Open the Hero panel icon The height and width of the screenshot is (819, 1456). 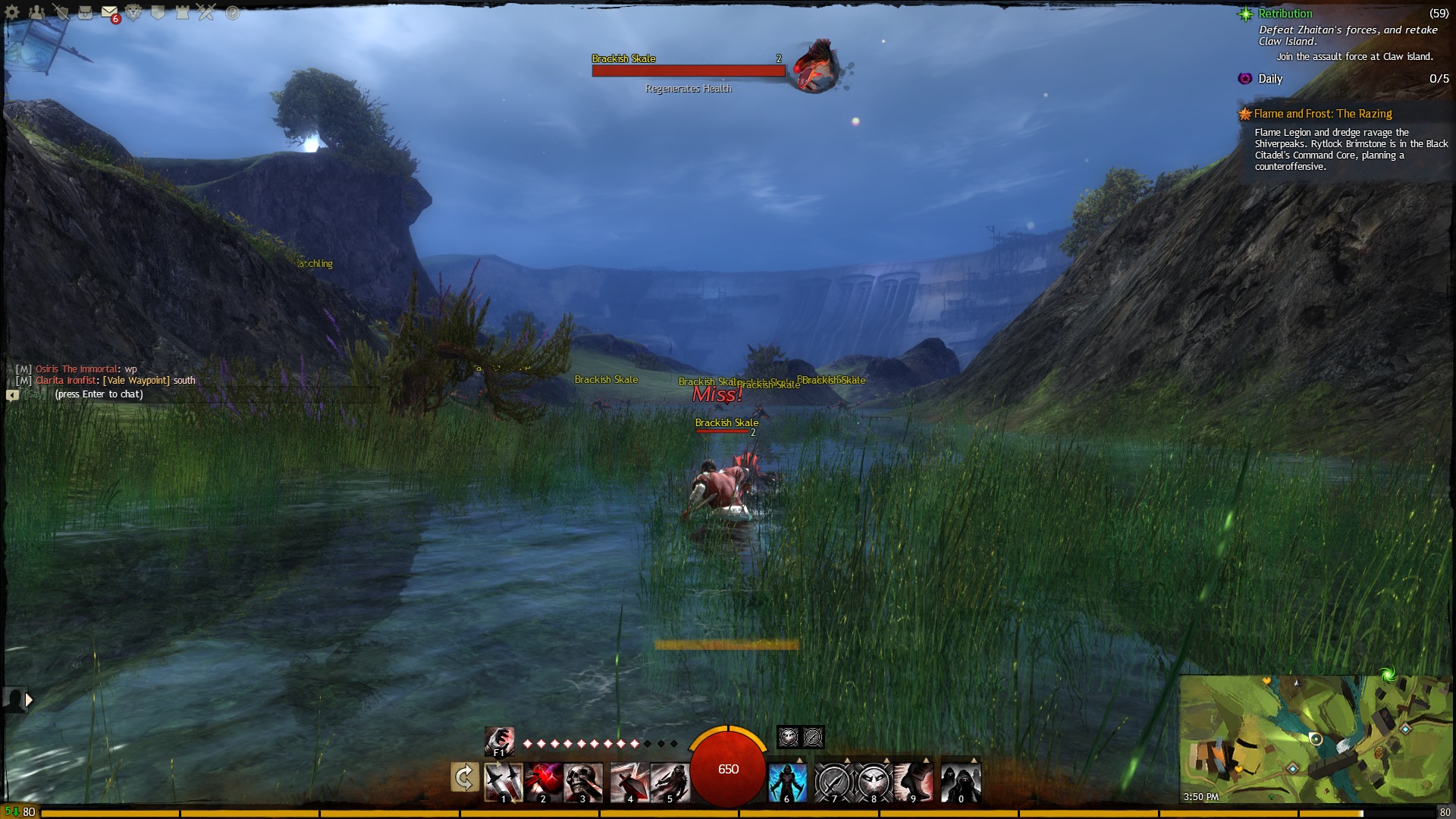point(61,13)
